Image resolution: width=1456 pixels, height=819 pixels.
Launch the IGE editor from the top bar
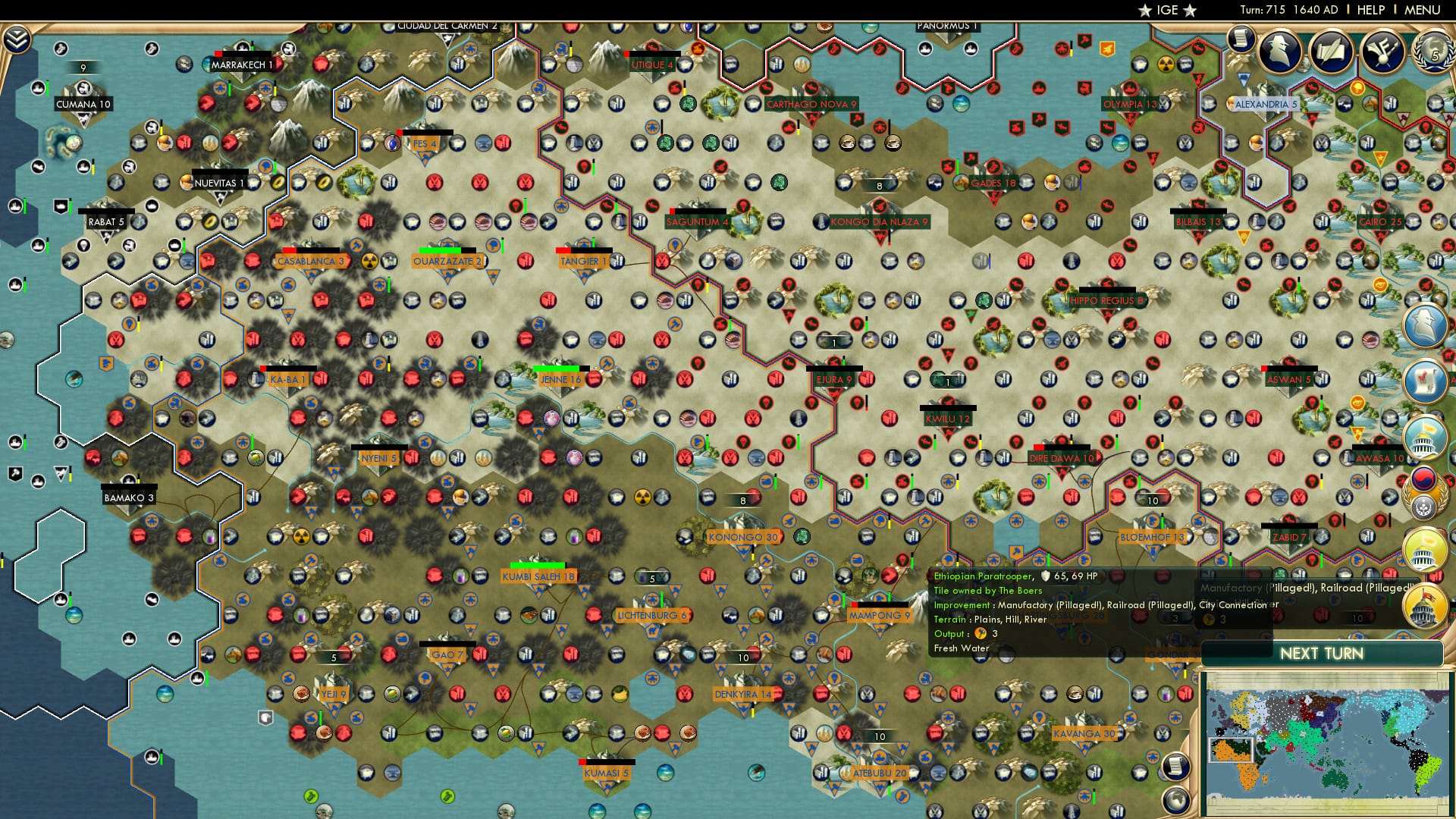coord(1166,10)
